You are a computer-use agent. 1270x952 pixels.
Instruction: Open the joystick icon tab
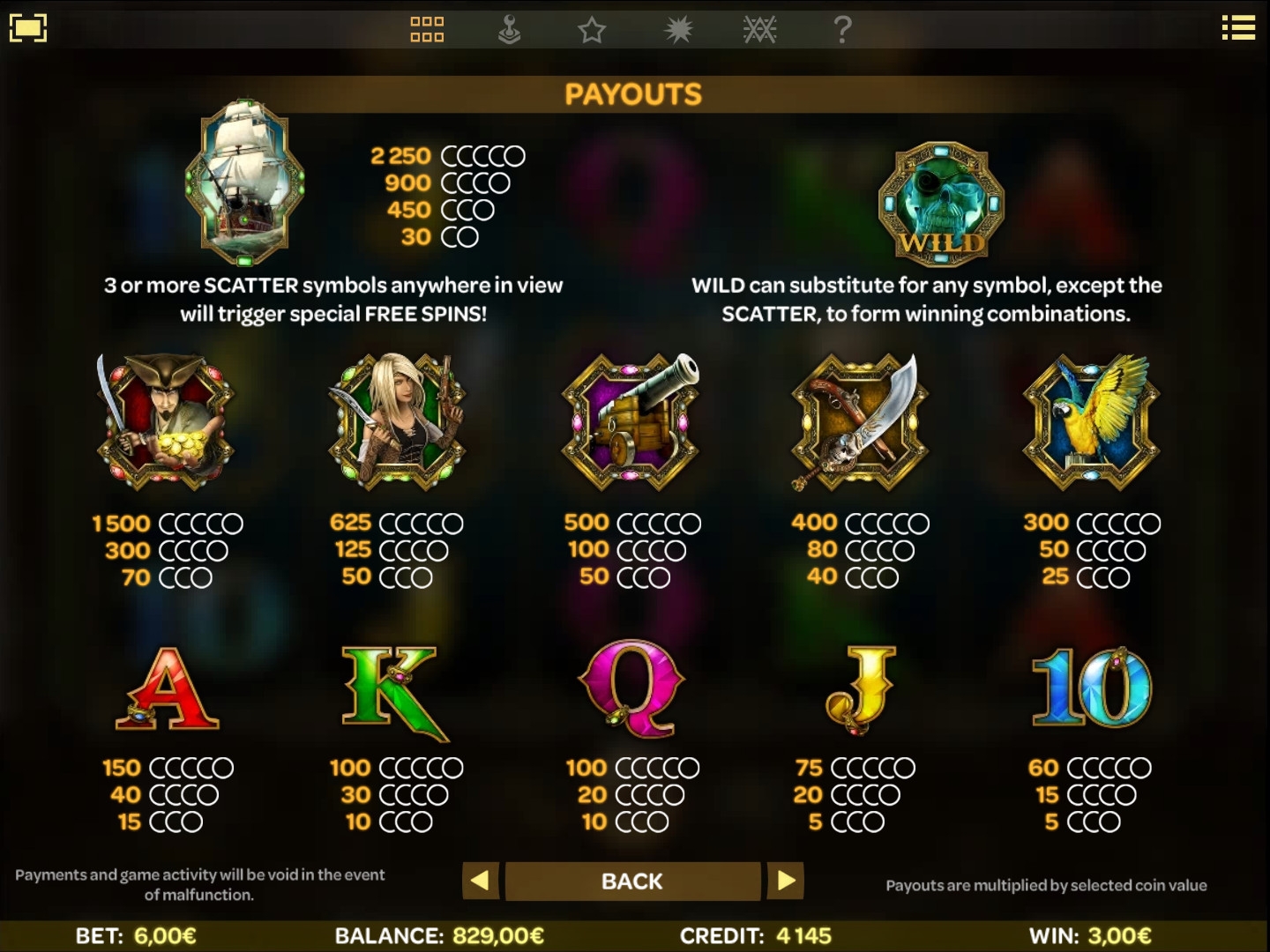[x=509, y=30]
